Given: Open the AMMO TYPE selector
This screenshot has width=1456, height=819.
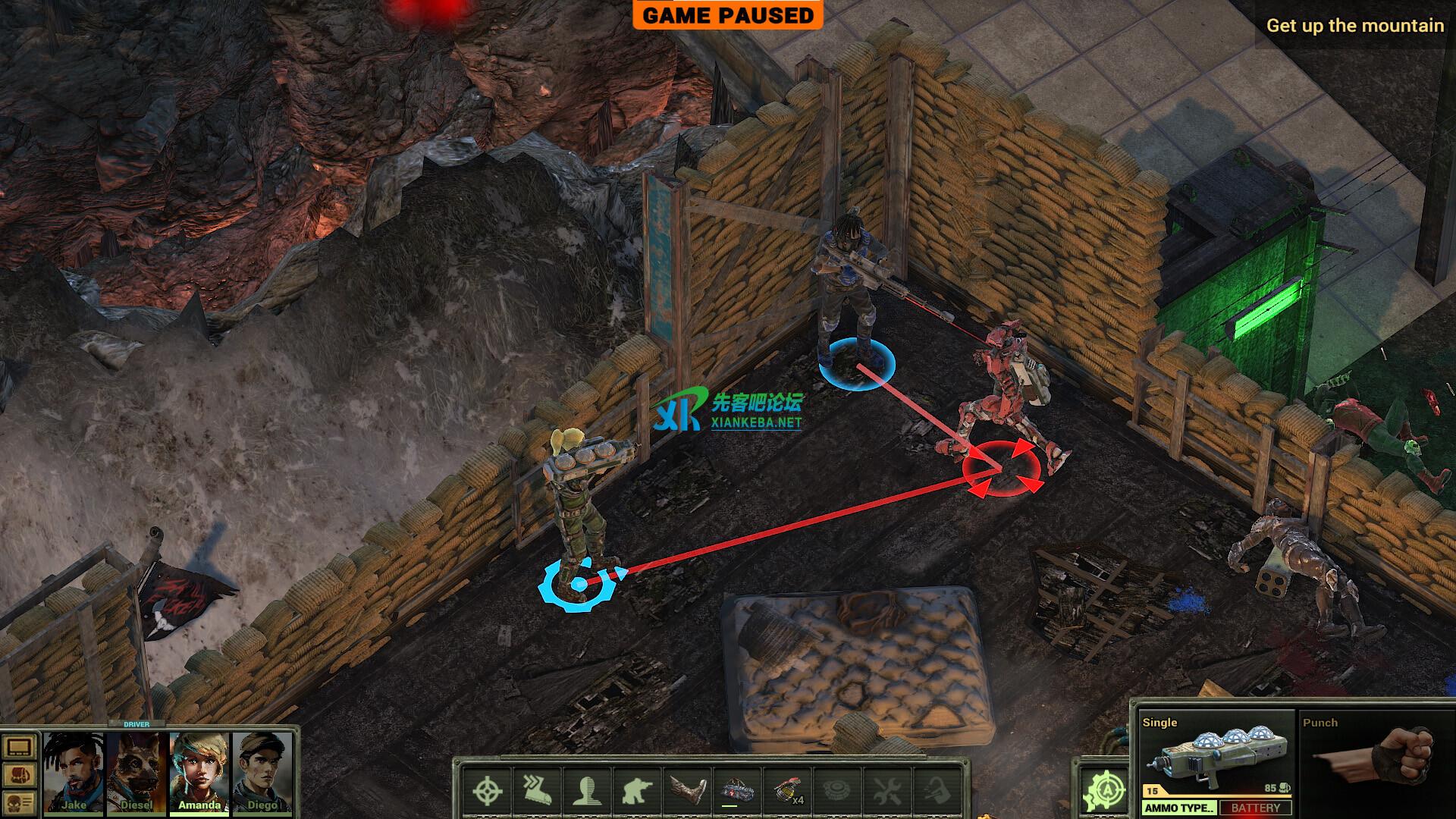Looking at the screenshot, I should click(x=1180, y=808).
